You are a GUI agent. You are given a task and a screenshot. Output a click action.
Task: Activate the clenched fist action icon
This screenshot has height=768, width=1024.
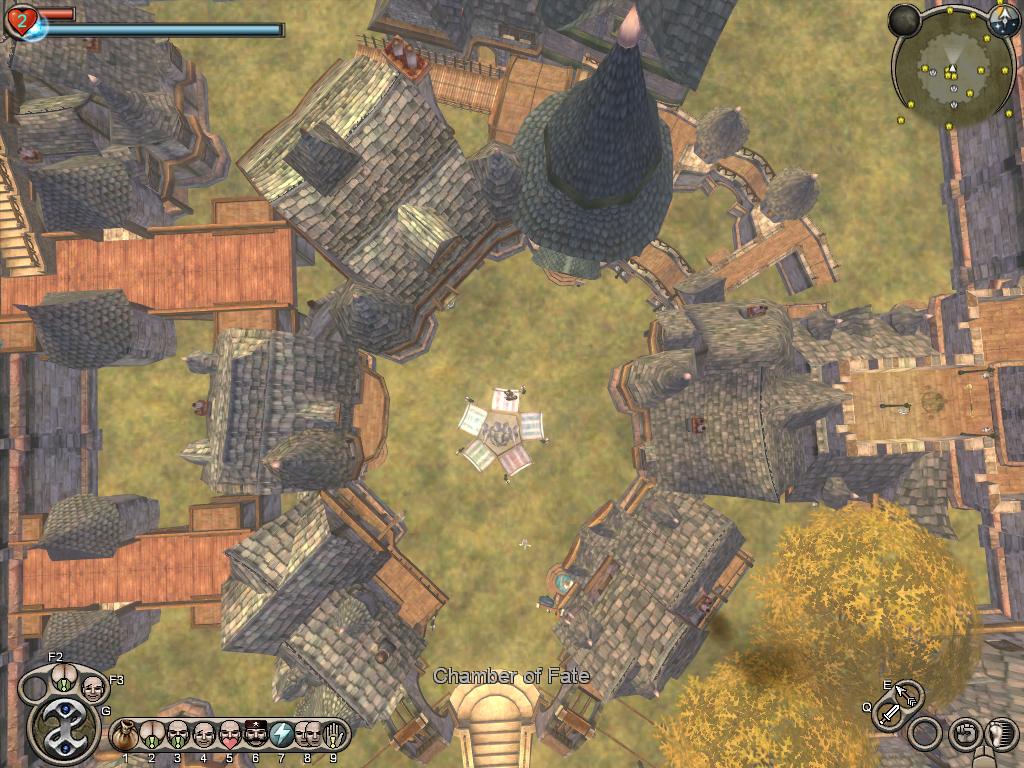[x=964, y=734]
